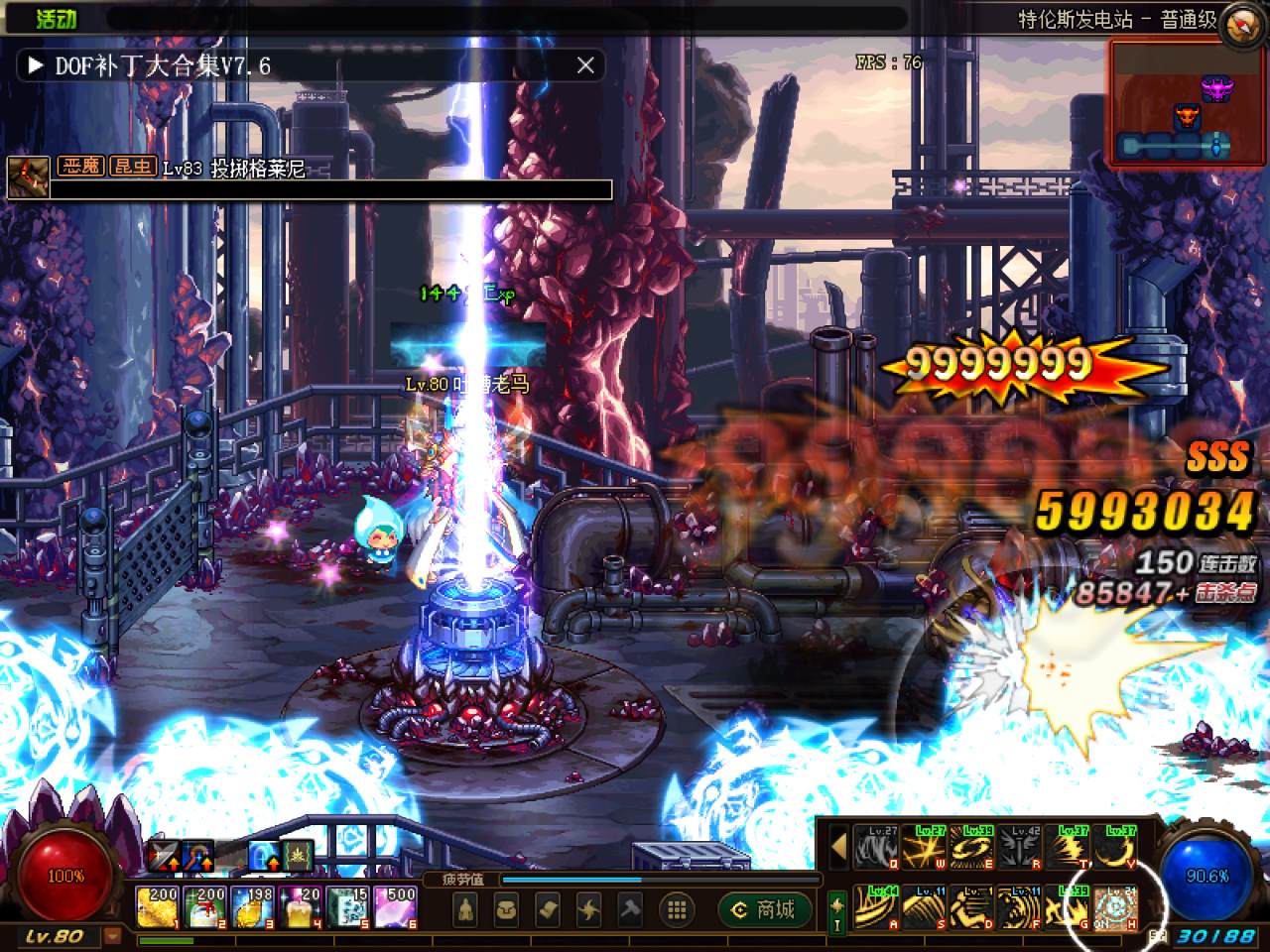The image size is (1270, 952).
Task: Use the candle item in slot 4
Action: coord(301,906)
